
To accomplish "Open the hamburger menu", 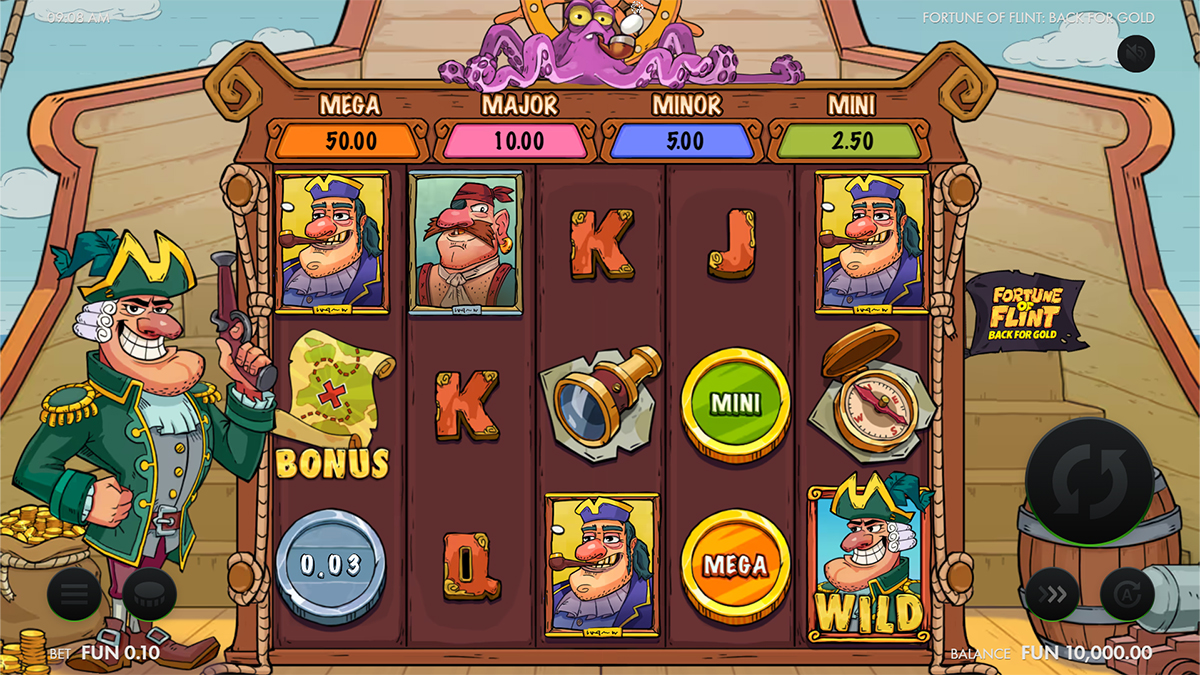I will pyautogui.click(x=75, y=596).
